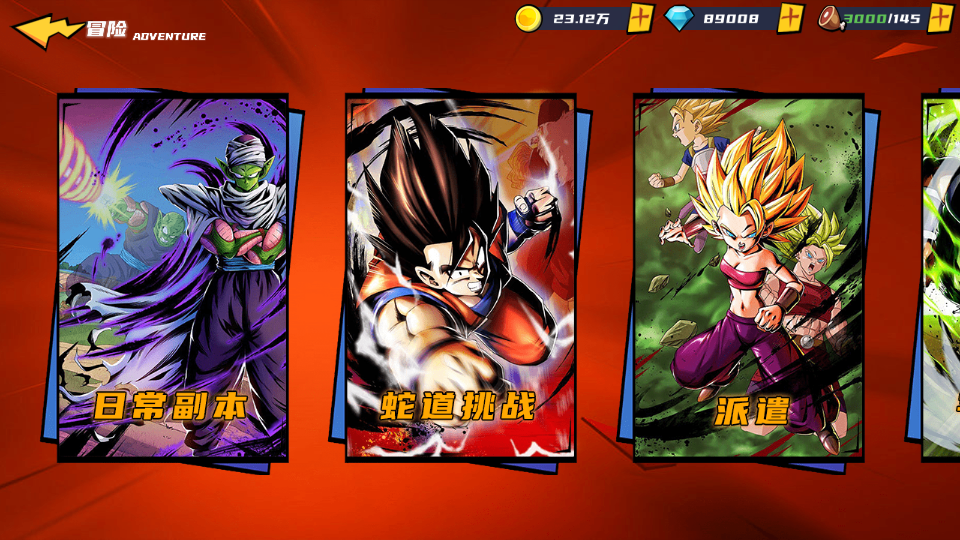
Task: Add more gold coins with plus button
Action: [x=641, y=18]
